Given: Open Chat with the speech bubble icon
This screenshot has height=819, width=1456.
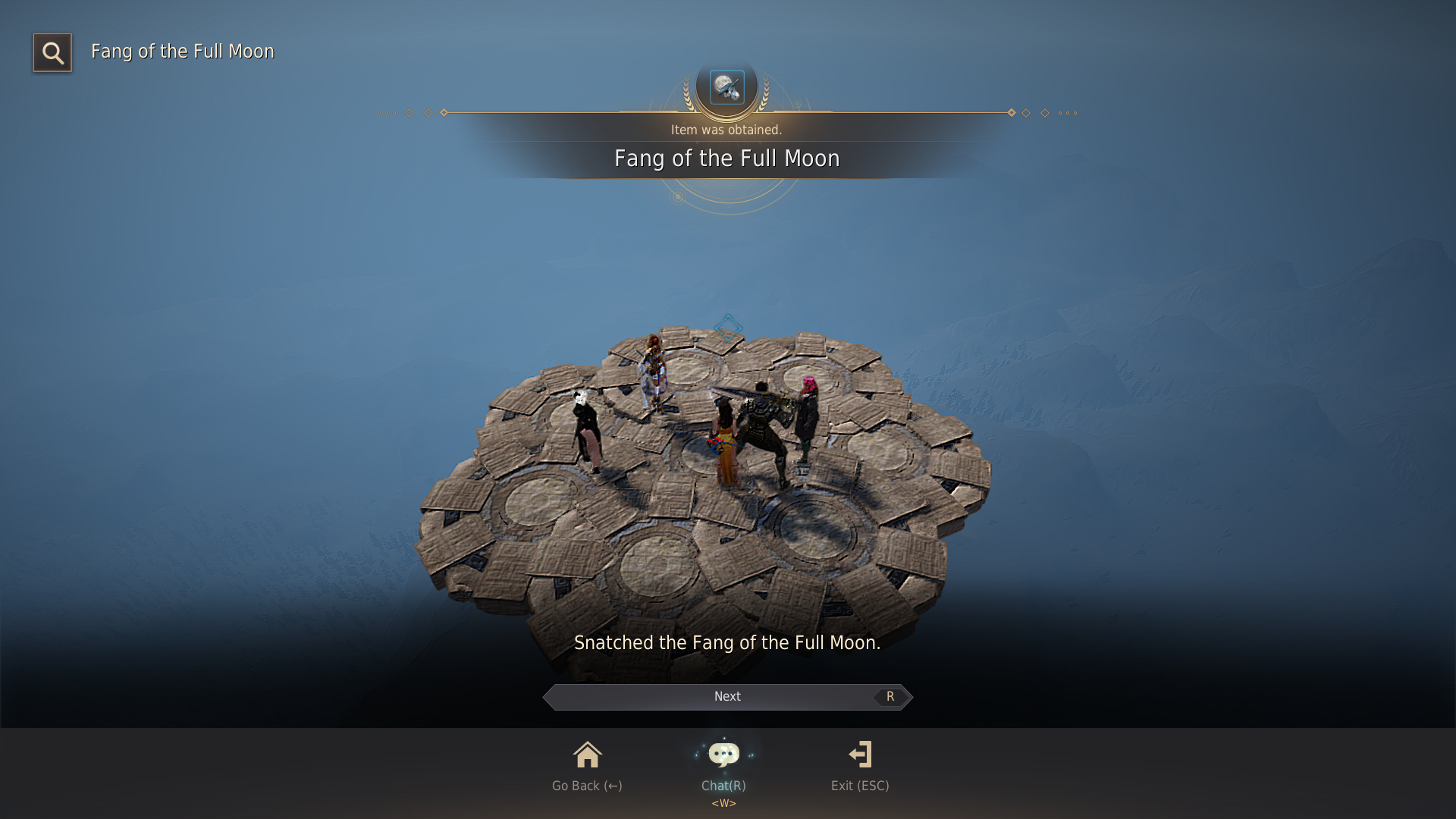Looking at the screenshot, I should tap(723, 755).
